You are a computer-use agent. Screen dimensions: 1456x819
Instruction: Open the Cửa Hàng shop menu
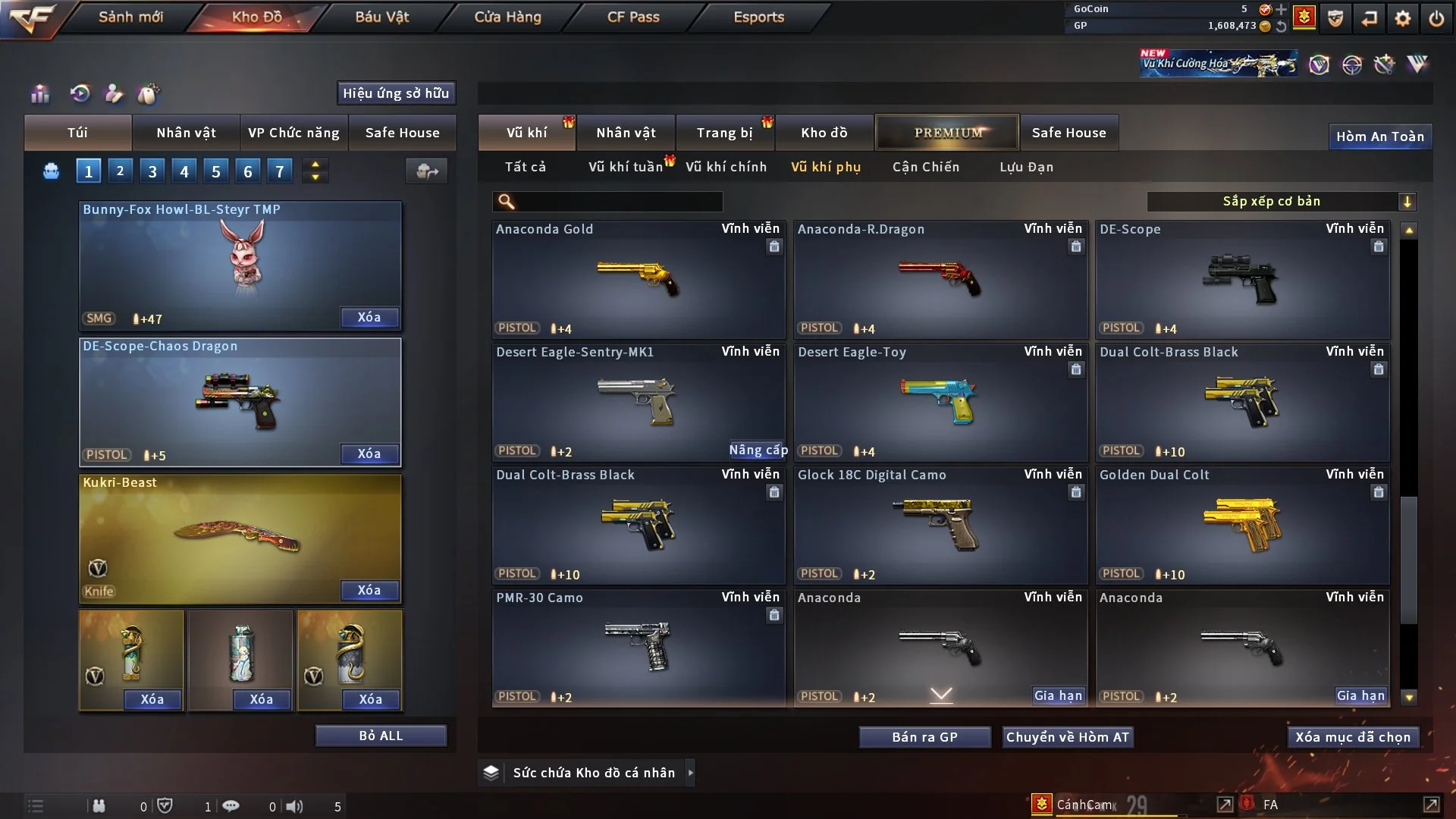(x=507, y=17)
